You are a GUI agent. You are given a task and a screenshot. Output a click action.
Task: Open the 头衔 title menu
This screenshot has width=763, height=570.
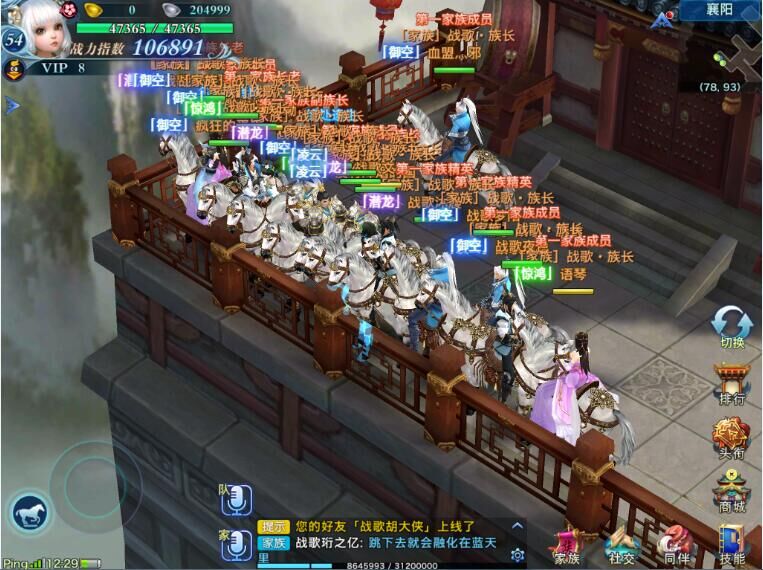[x=732, y=438]
